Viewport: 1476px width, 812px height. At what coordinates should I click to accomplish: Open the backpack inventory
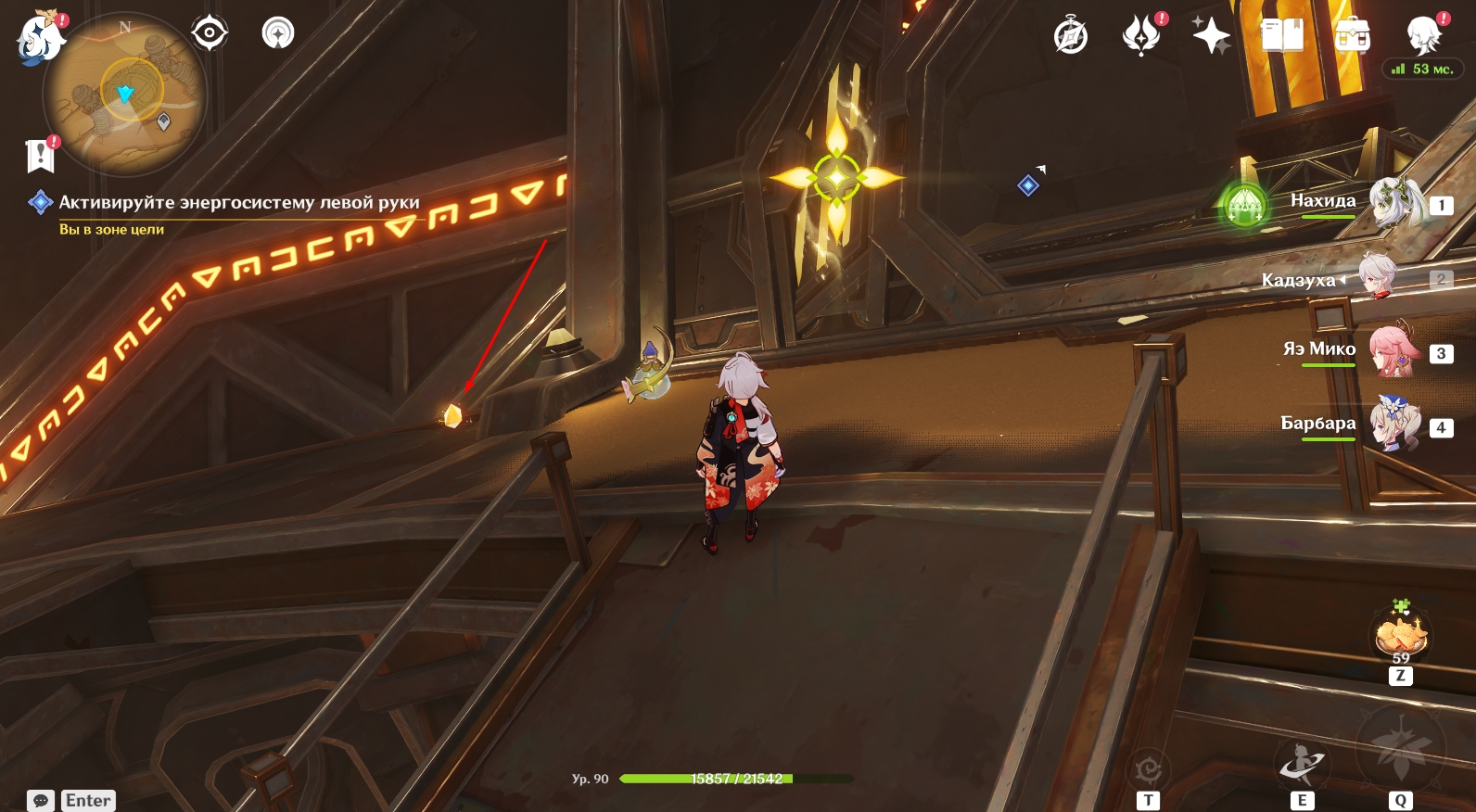point(1353,37)
